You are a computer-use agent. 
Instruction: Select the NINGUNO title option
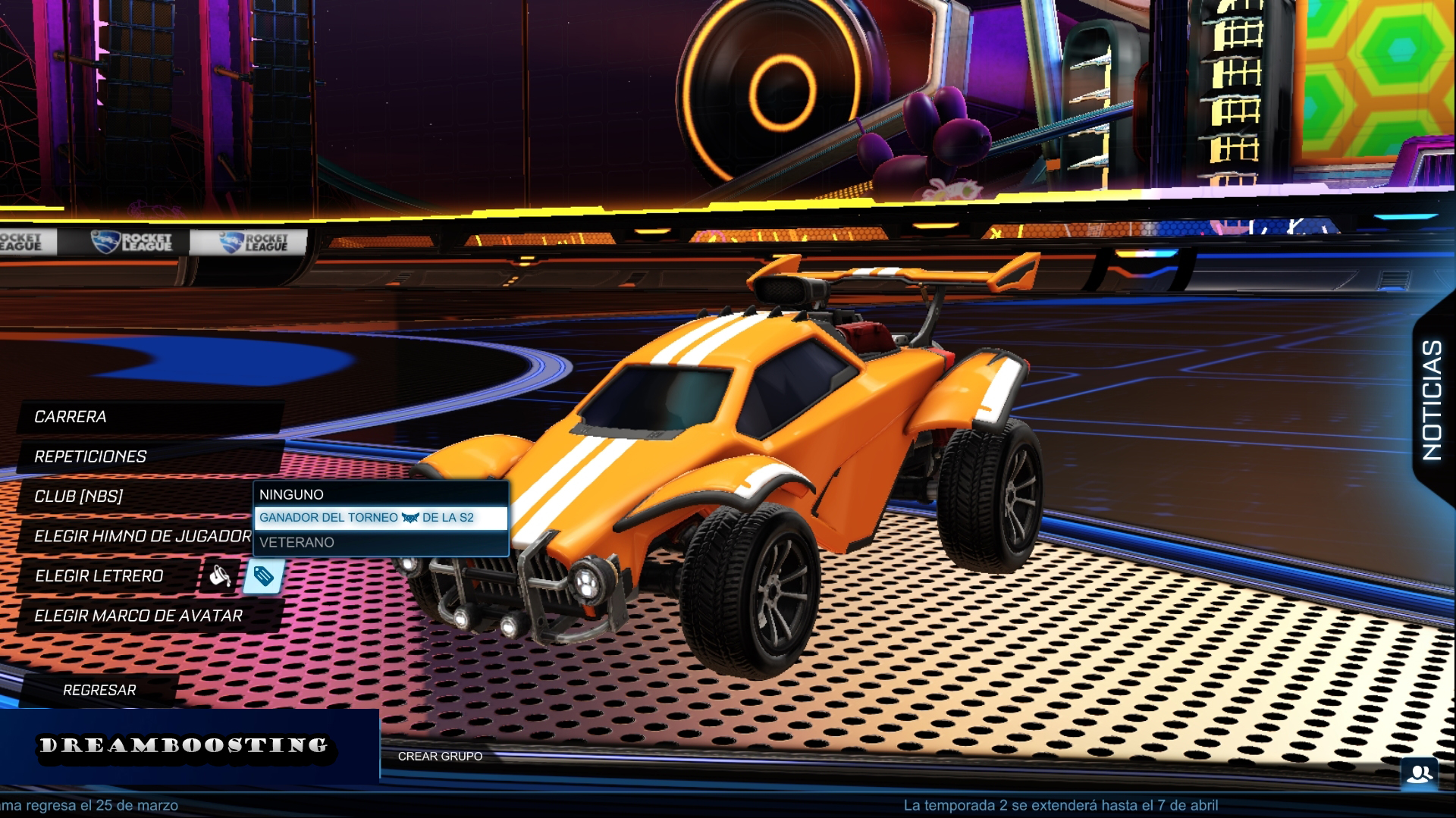click(x=291, y=494)
